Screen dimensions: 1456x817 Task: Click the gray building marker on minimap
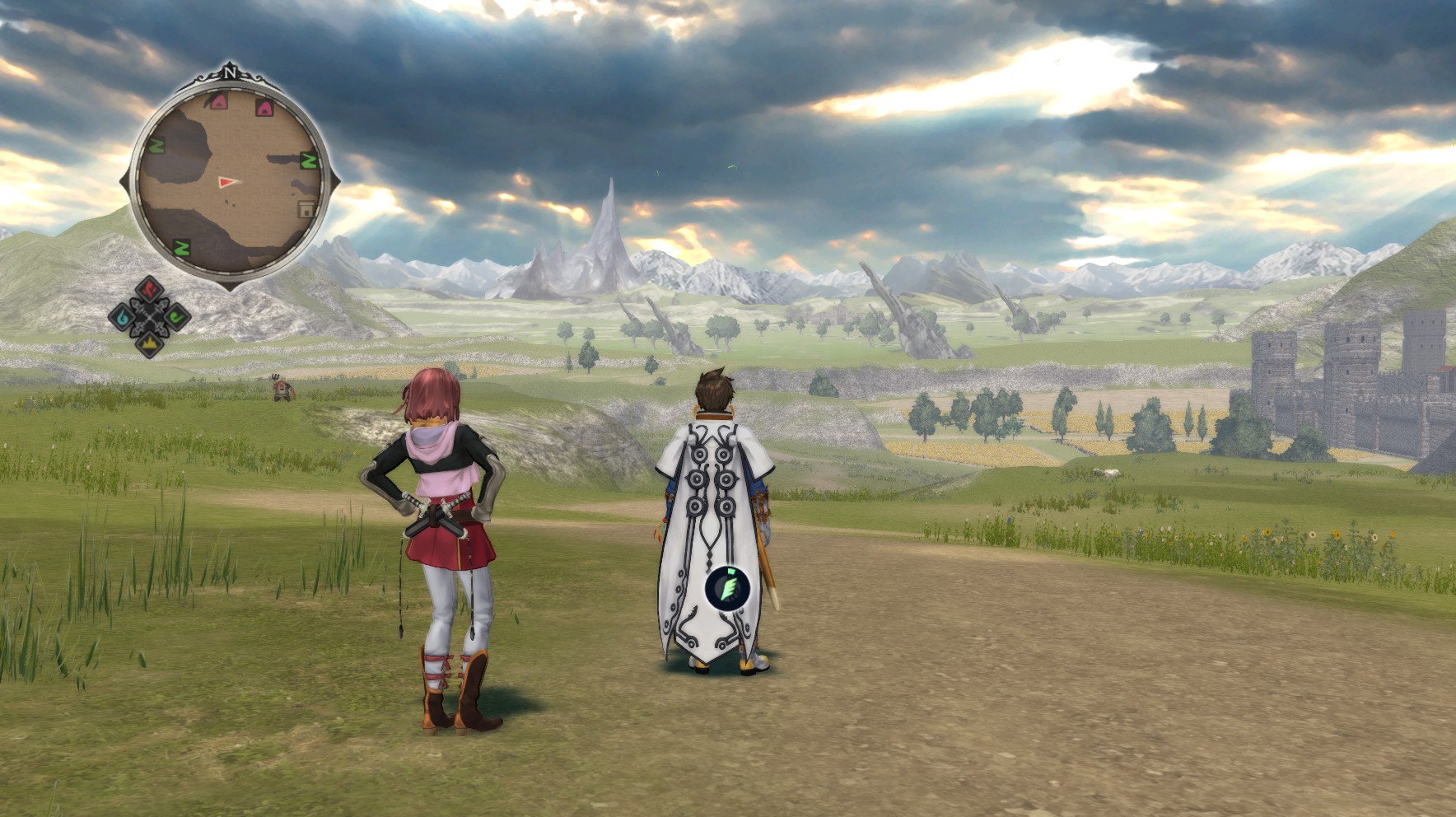(306, 209)
